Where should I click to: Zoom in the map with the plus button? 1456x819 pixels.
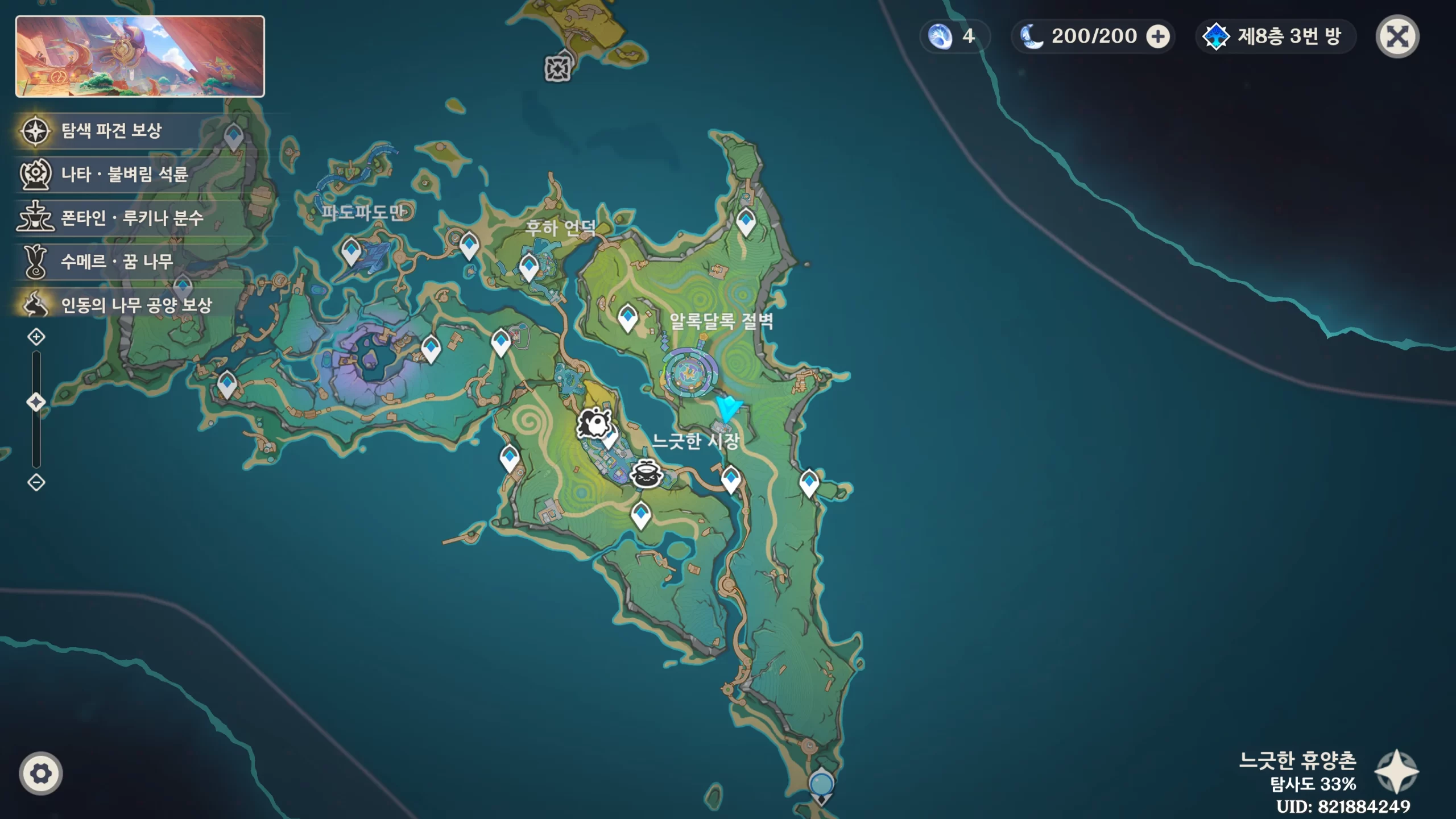(36, 337)
